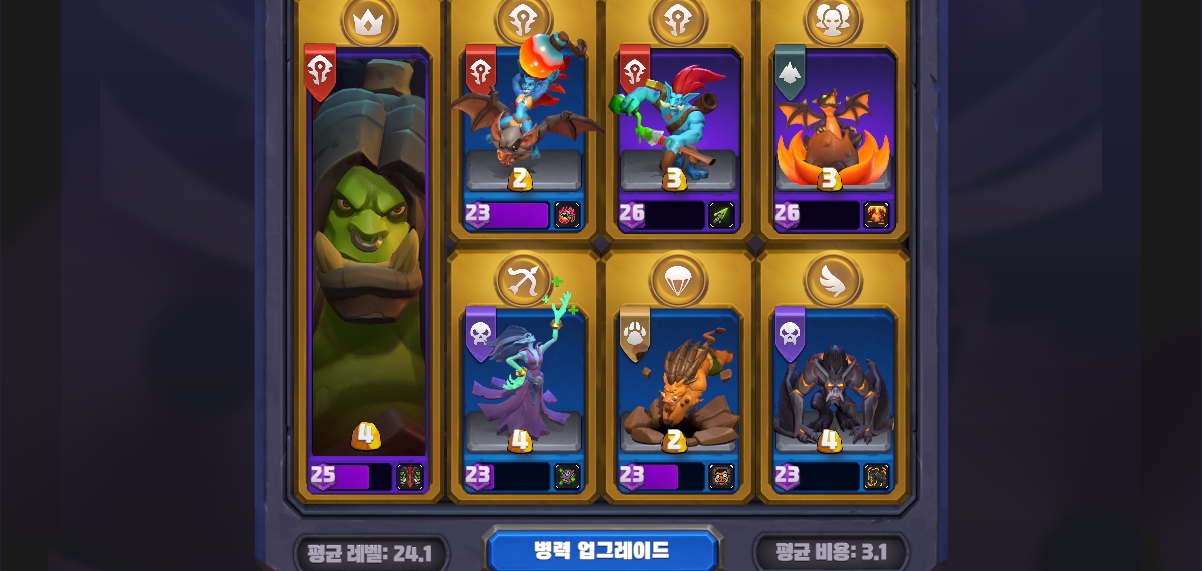
Task: Open the gargoyle card's talent icon
Action: (877, 477)
